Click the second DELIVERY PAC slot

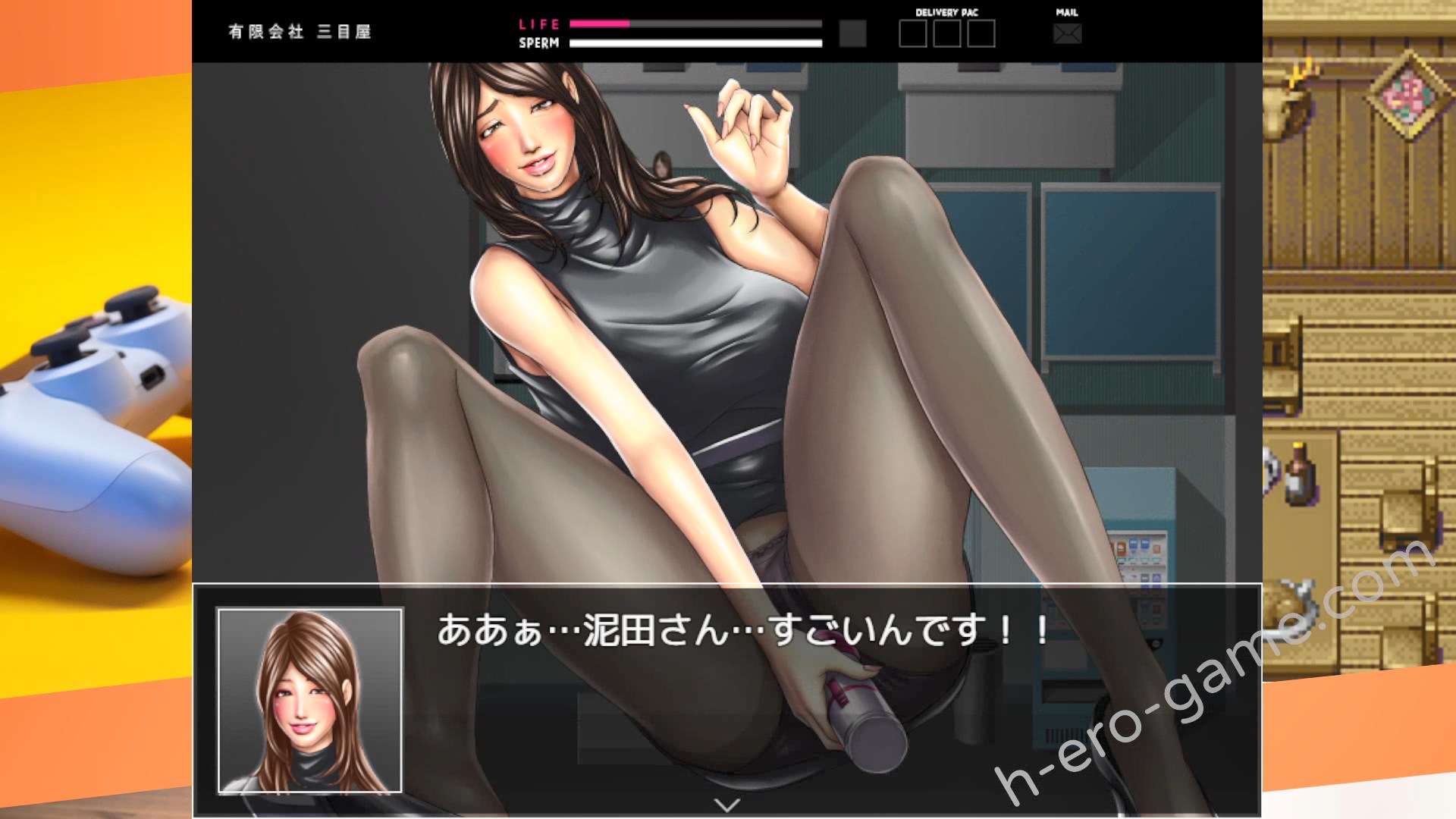click(x=947, y=33)
